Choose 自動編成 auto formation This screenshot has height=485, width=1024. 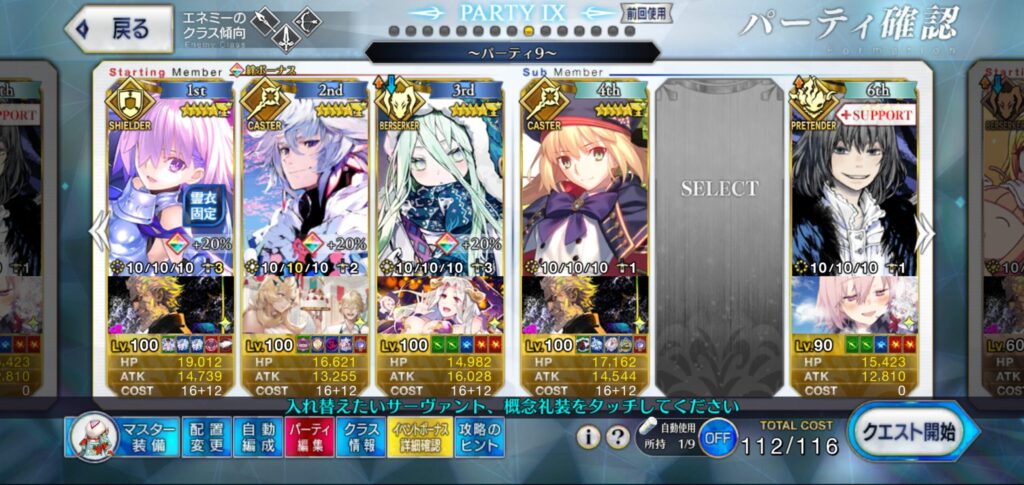coord(258,437)
